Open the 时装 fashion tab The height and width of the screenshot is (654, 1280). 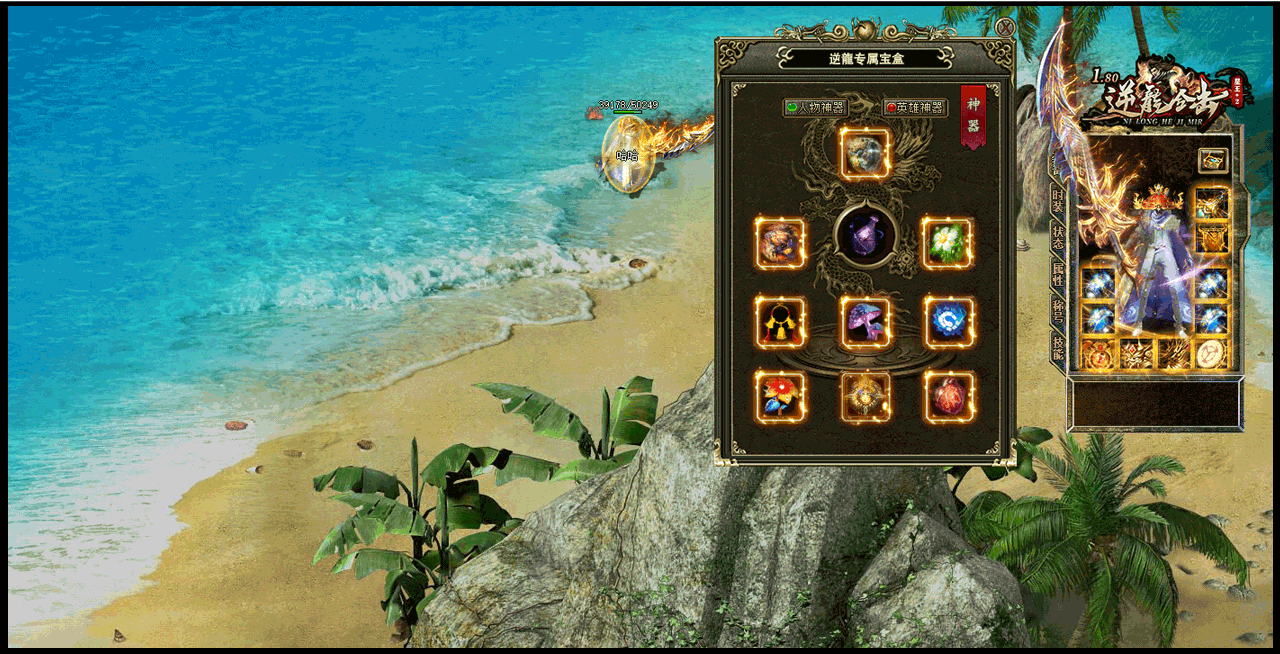[x=1058, y=198]
